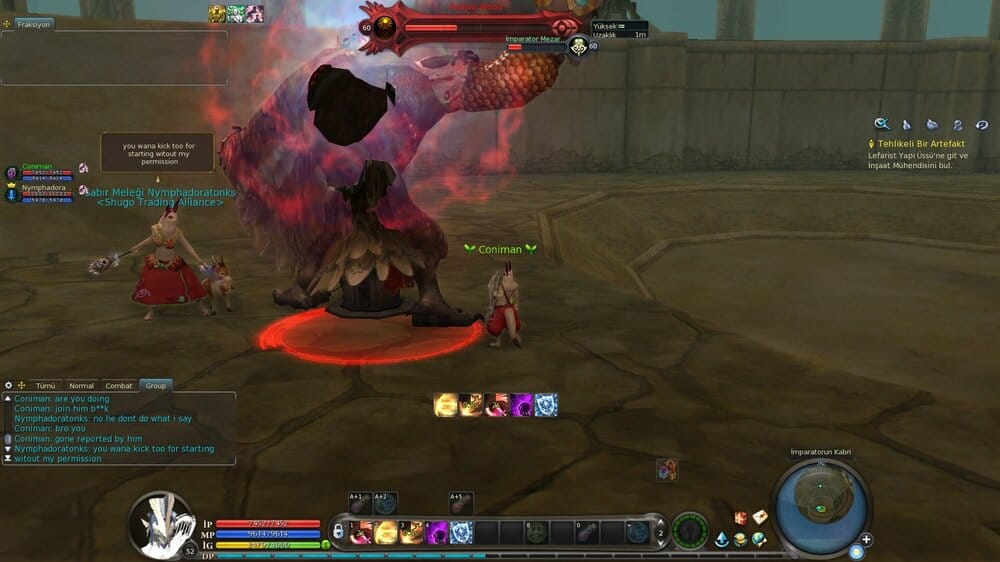Screen dimensions: 1000x562
Task: Click the magnifier icon above quest tracker
Action: click(x=882, y=124)
